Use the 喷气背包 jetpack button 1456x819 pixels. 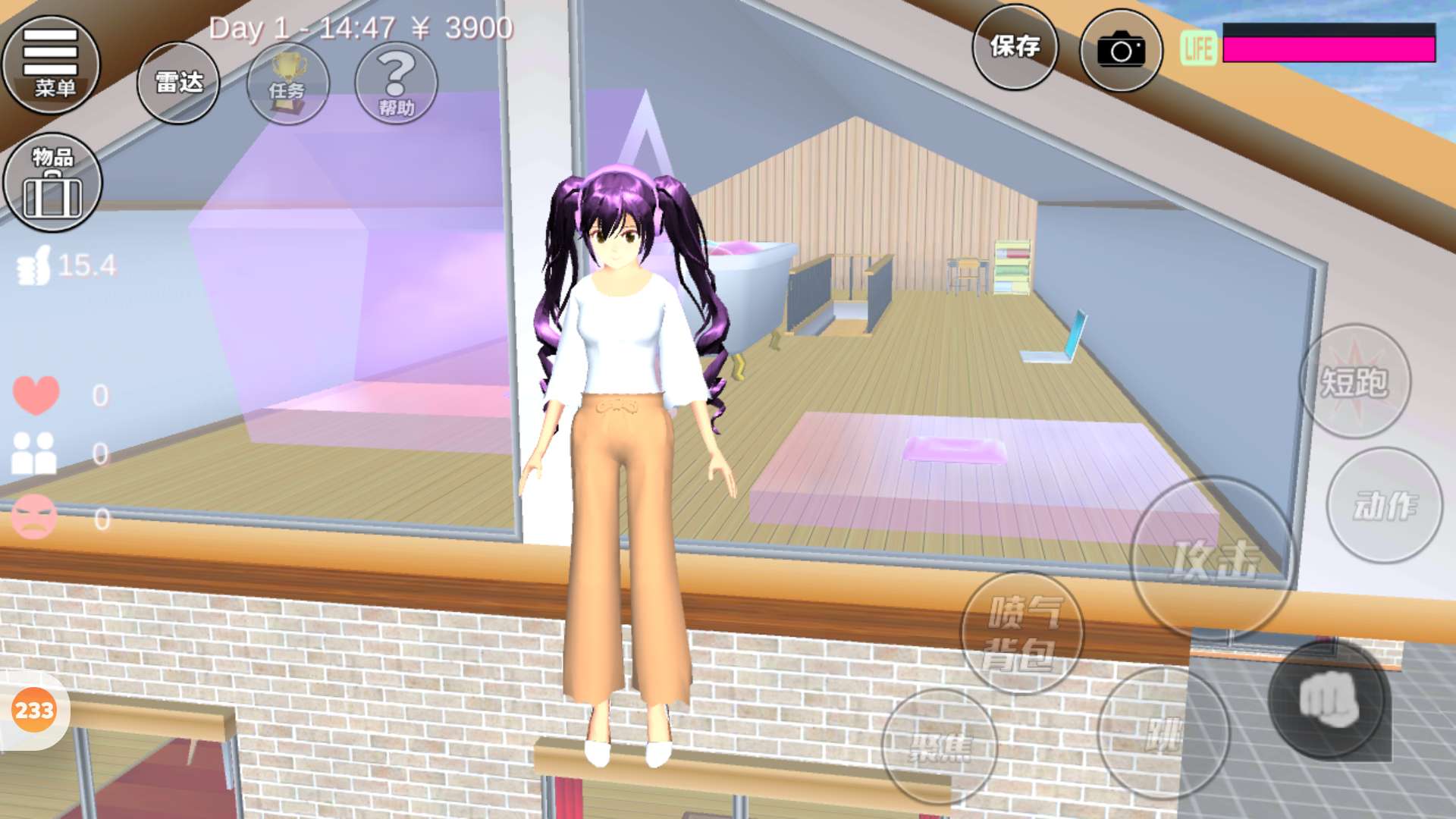coord(1021,633)
